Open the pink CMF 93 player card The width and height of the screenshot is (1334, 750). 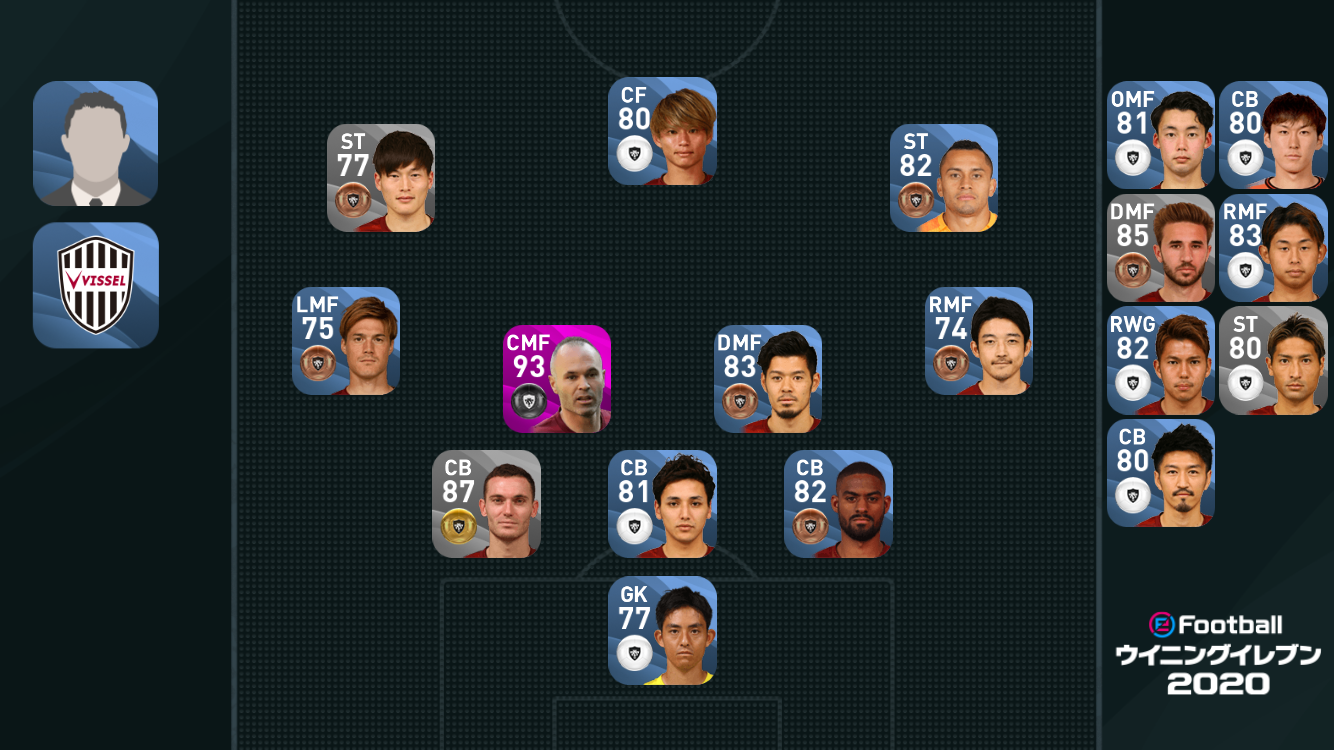click(x=557, y=379)
